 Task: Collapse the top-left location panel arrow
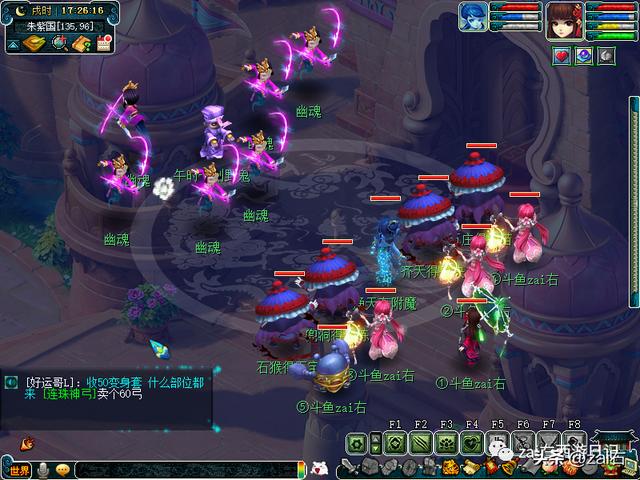13,44
